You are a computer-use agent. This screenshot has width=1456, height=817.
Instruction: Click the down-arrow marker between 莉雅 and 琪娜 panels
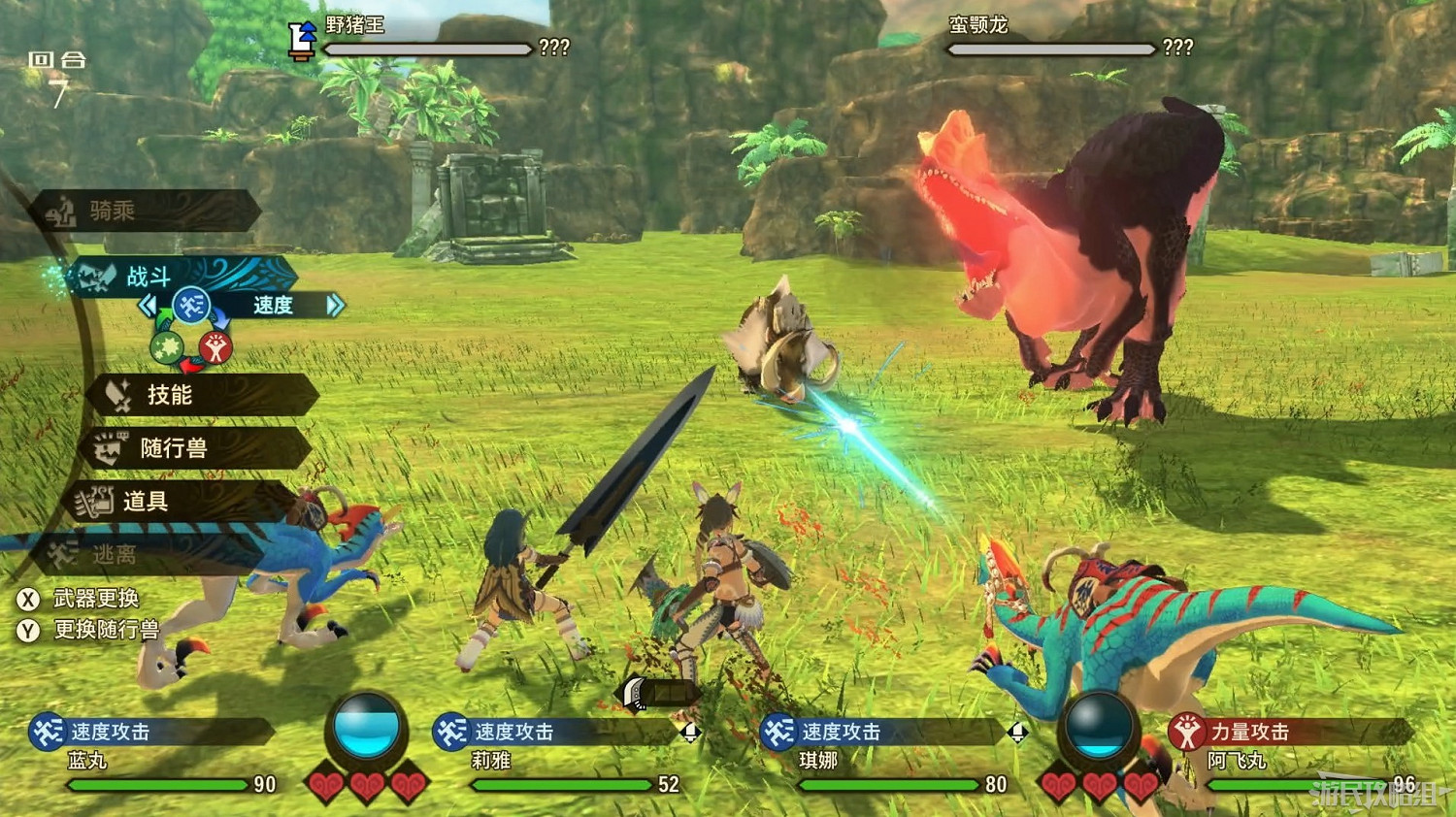(x=692, y=733)
